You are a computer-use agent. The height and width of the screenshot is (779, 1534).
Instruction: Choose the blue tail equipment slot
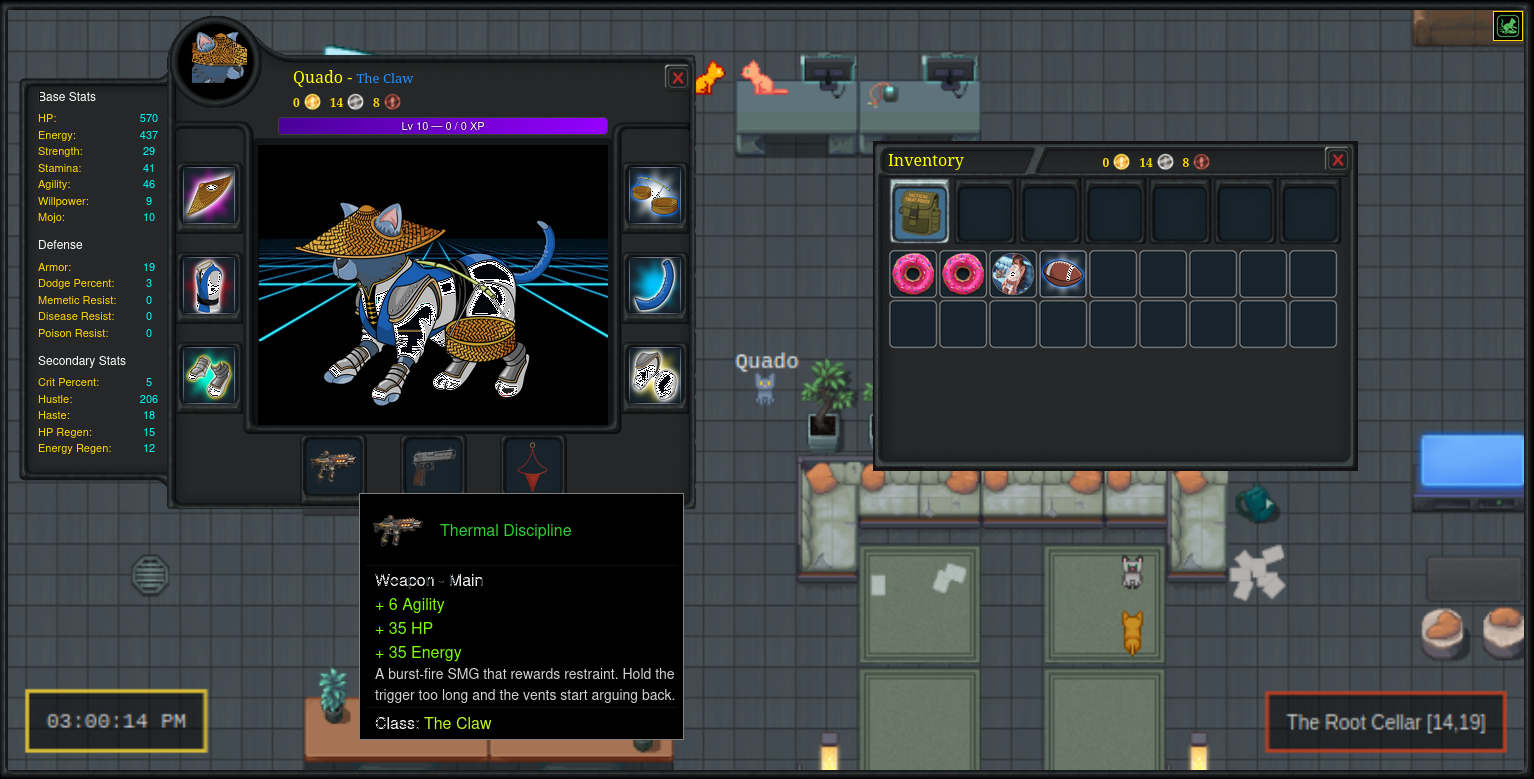pos(656,285)
